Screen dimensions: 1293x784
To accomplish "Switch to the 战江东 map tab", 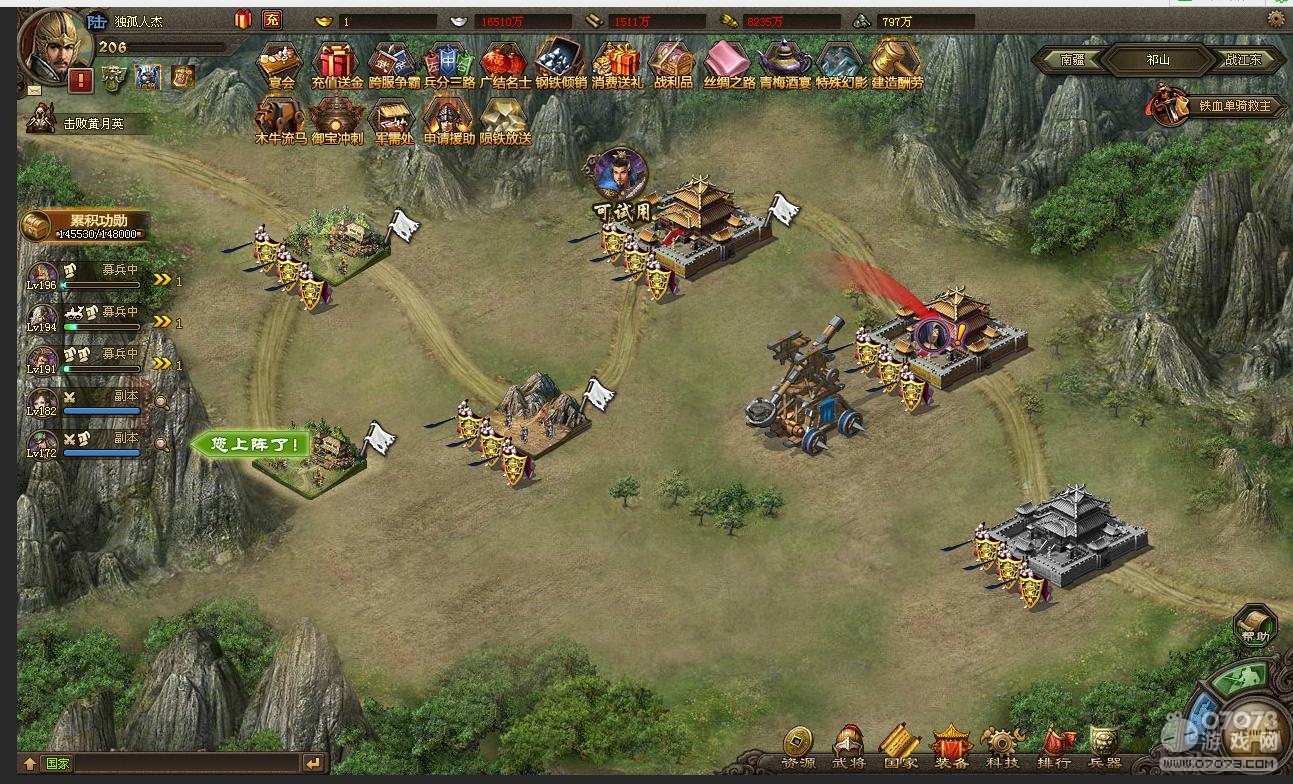I will (x=1243, y=60).
